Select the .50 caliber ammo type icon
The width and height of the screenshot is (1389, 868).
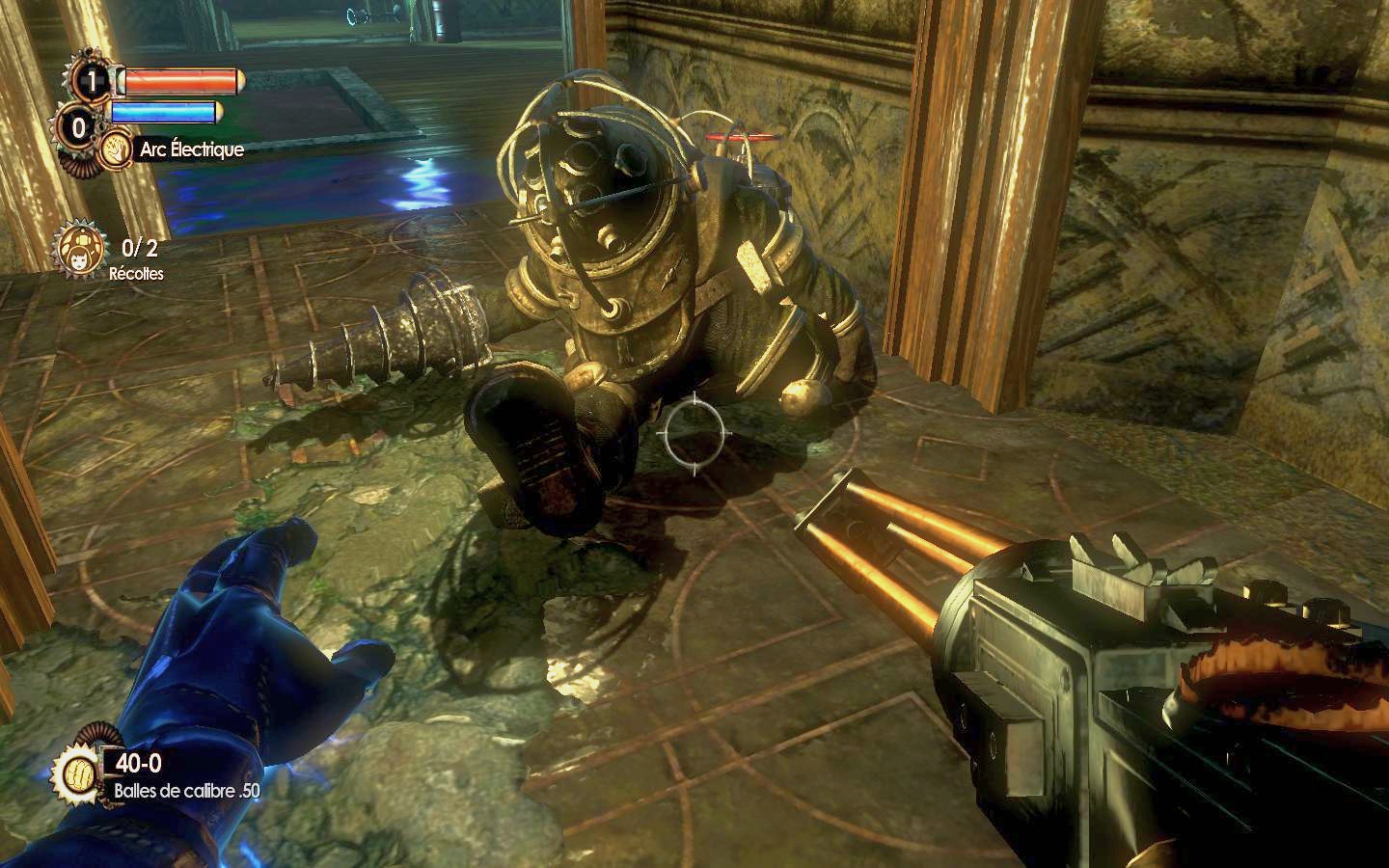coord(77,771)
